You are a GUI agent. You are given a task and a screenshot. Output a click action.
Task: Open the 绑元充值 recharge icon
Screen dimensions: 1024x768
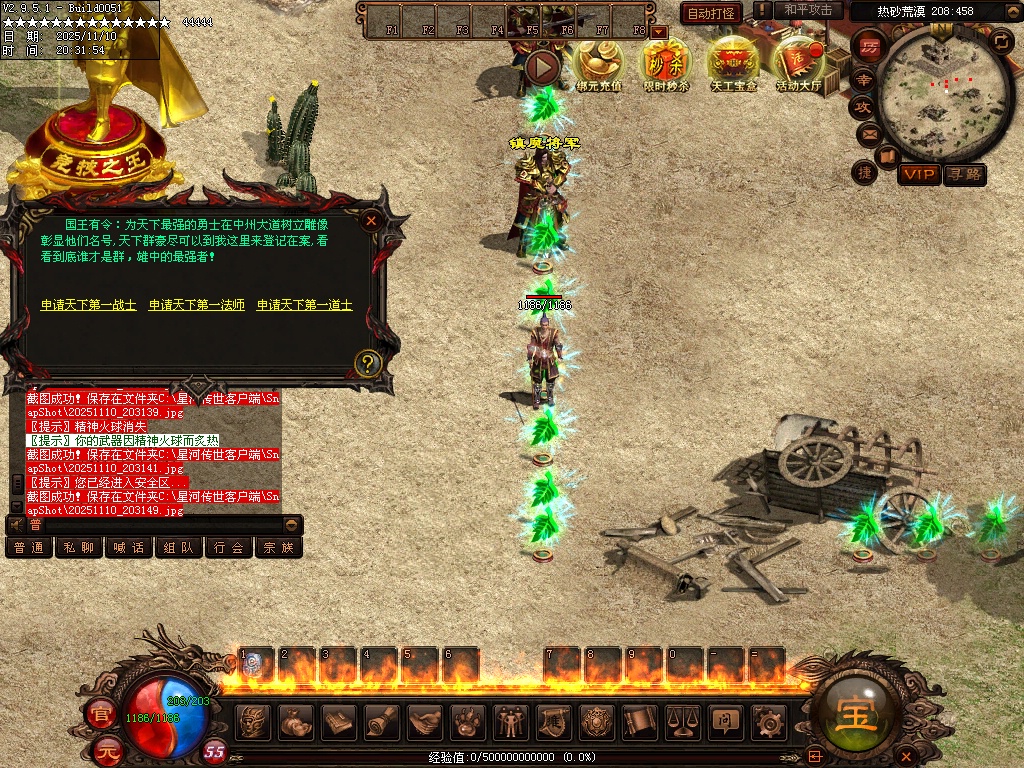coord(598,66)
